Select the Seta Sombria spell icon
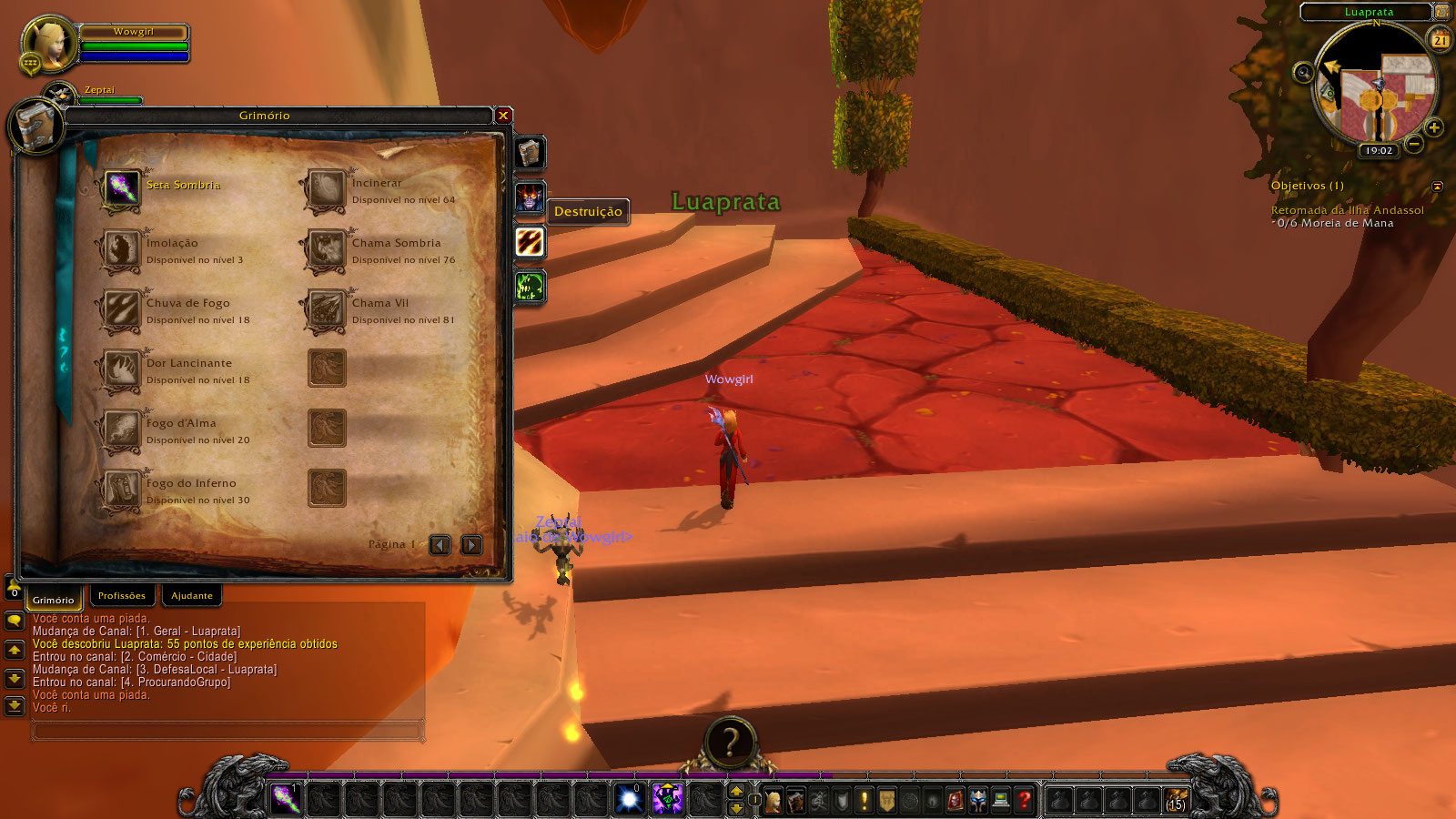1456x819 pixels. [x=121, y=189]
